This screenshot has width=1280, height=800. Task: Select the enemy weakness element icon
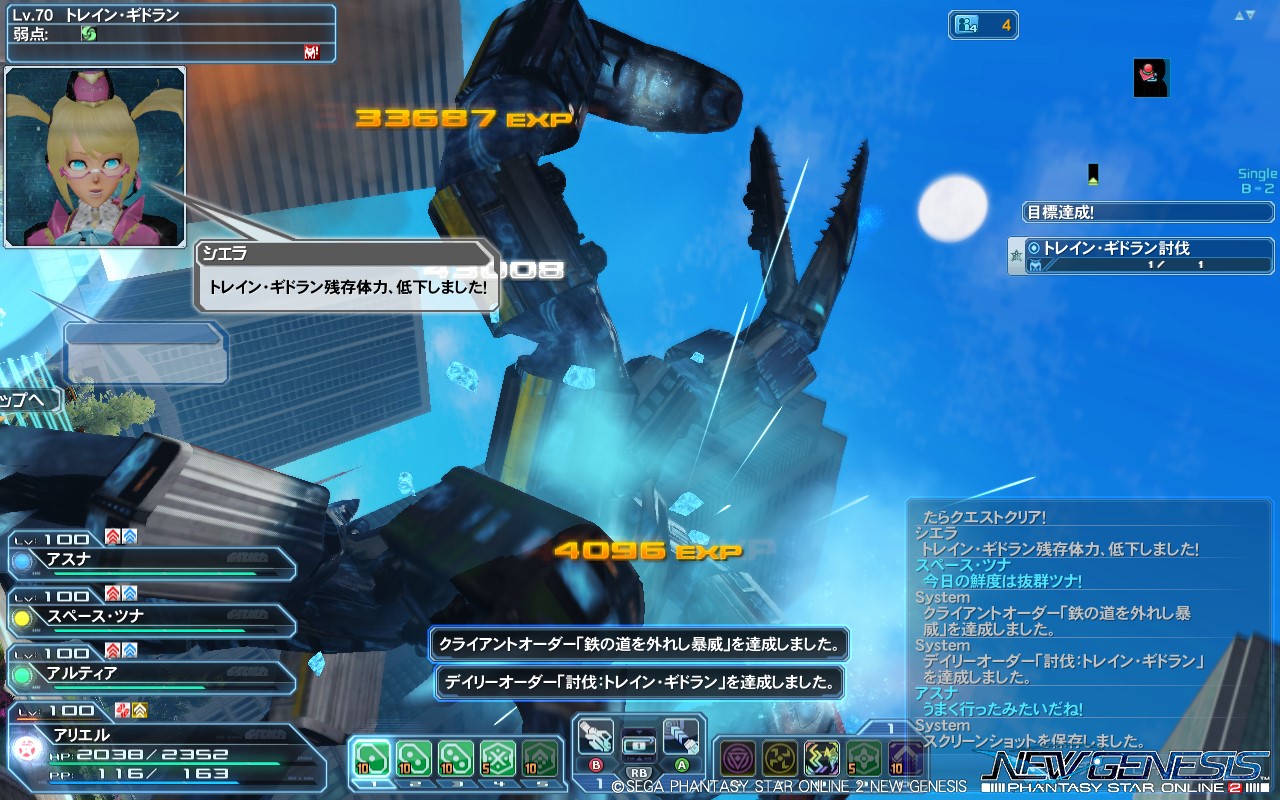pos(90,33)
